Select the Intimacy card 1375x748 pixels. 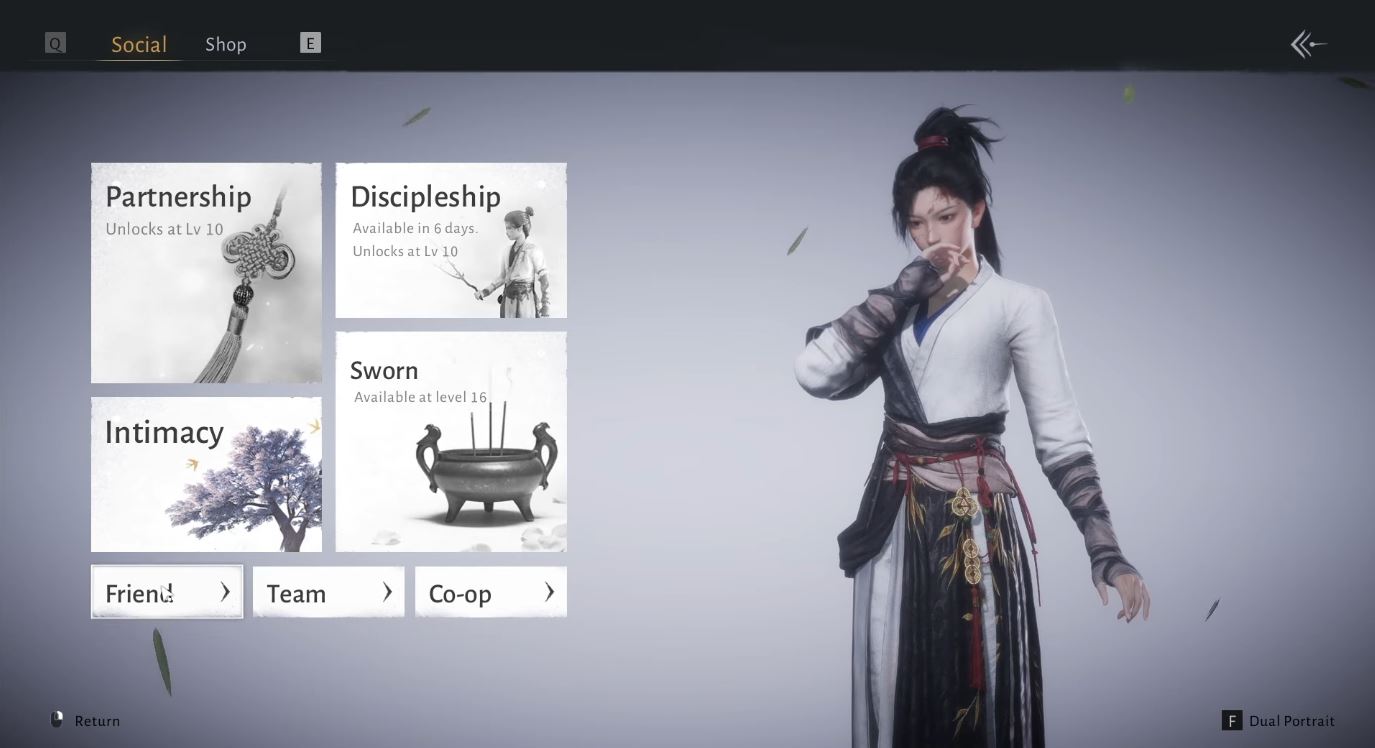coord(205,473)
